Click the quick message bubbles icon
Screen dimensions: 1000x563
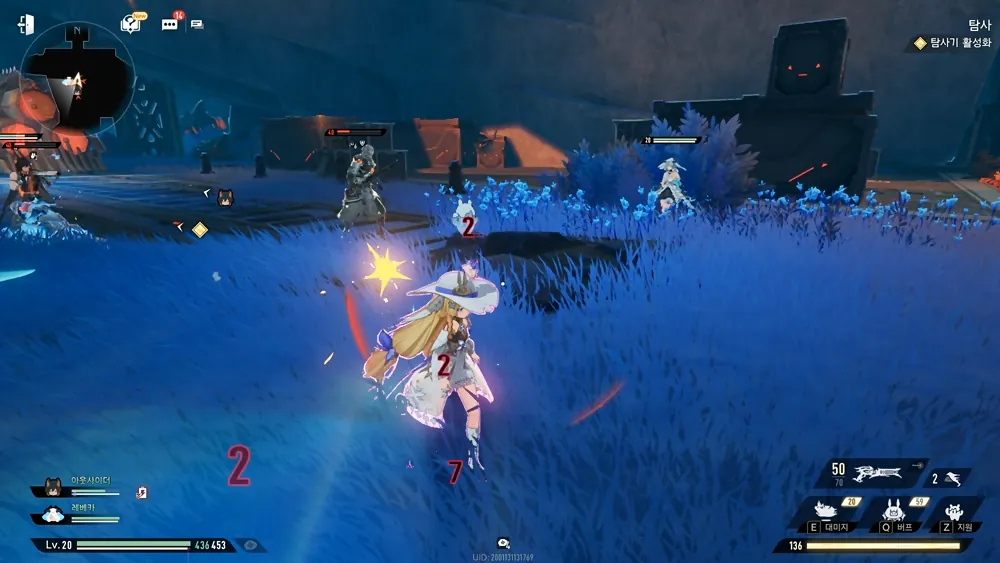click(197, 24)
